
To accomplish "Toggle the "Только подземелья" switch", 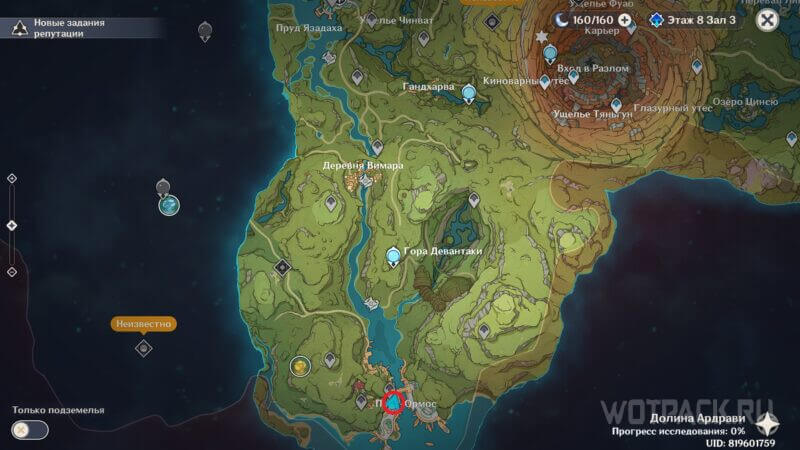I will [x=31, y=429].
